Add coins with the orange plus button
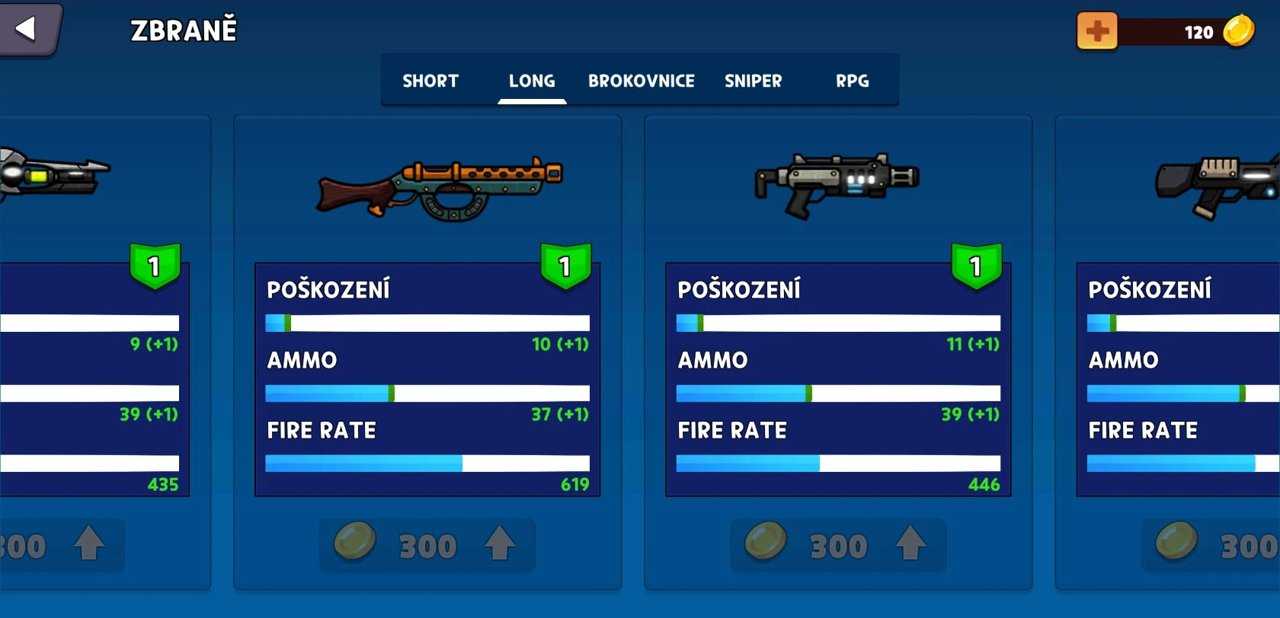 [x=1097, y=31]
